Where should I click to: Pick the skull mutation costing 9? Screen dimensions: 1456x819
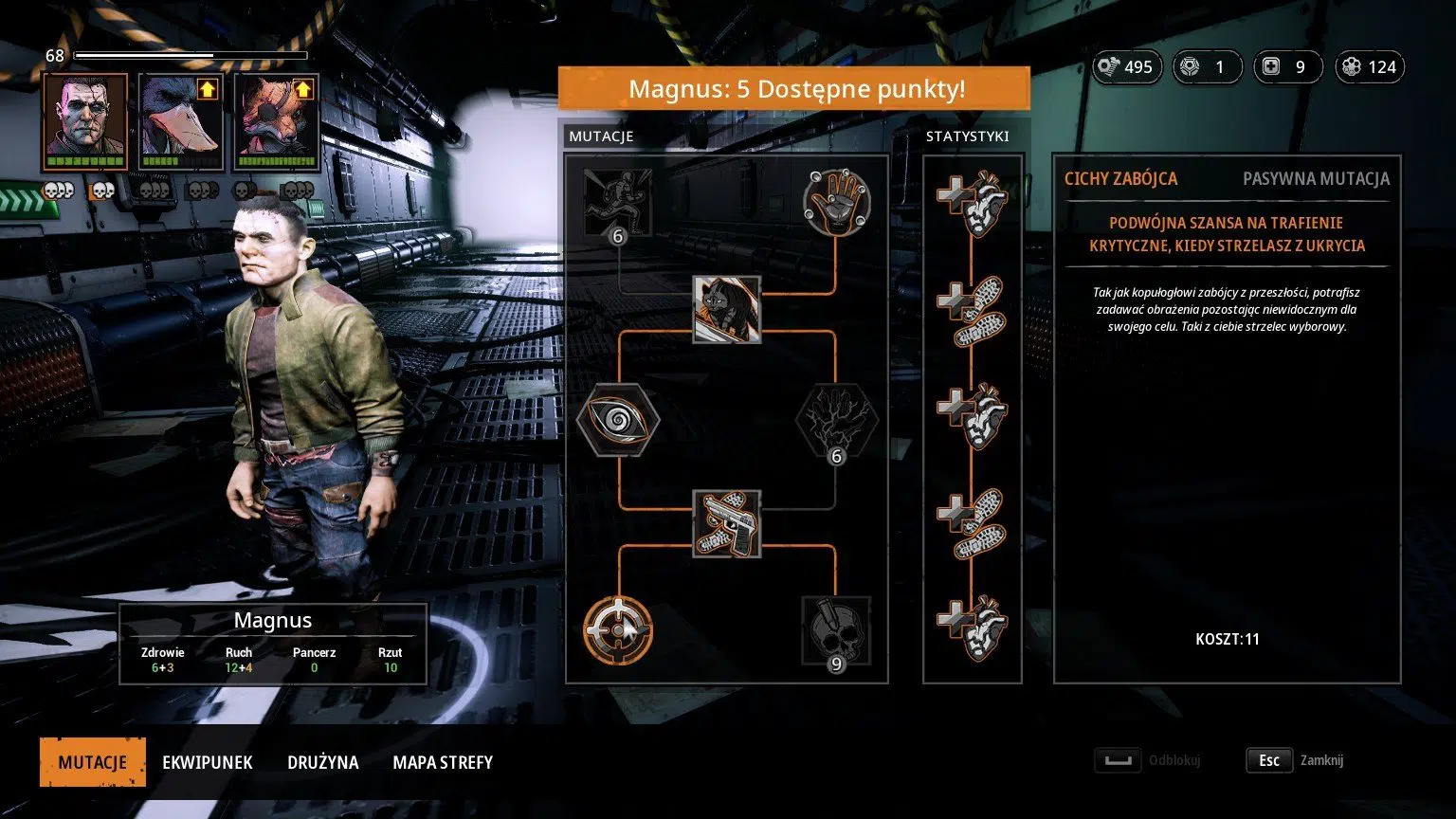click(836, 629)
